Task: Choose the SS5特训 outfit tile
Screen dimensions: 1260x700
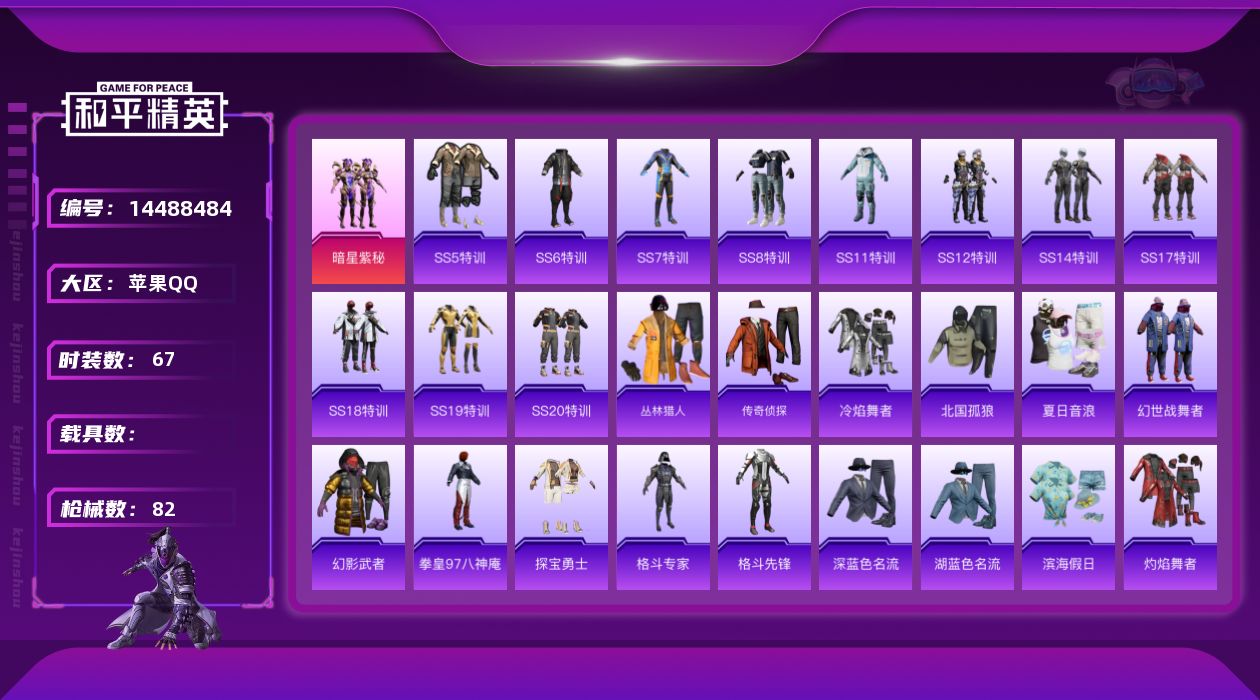Action: (x=460, y=210)
